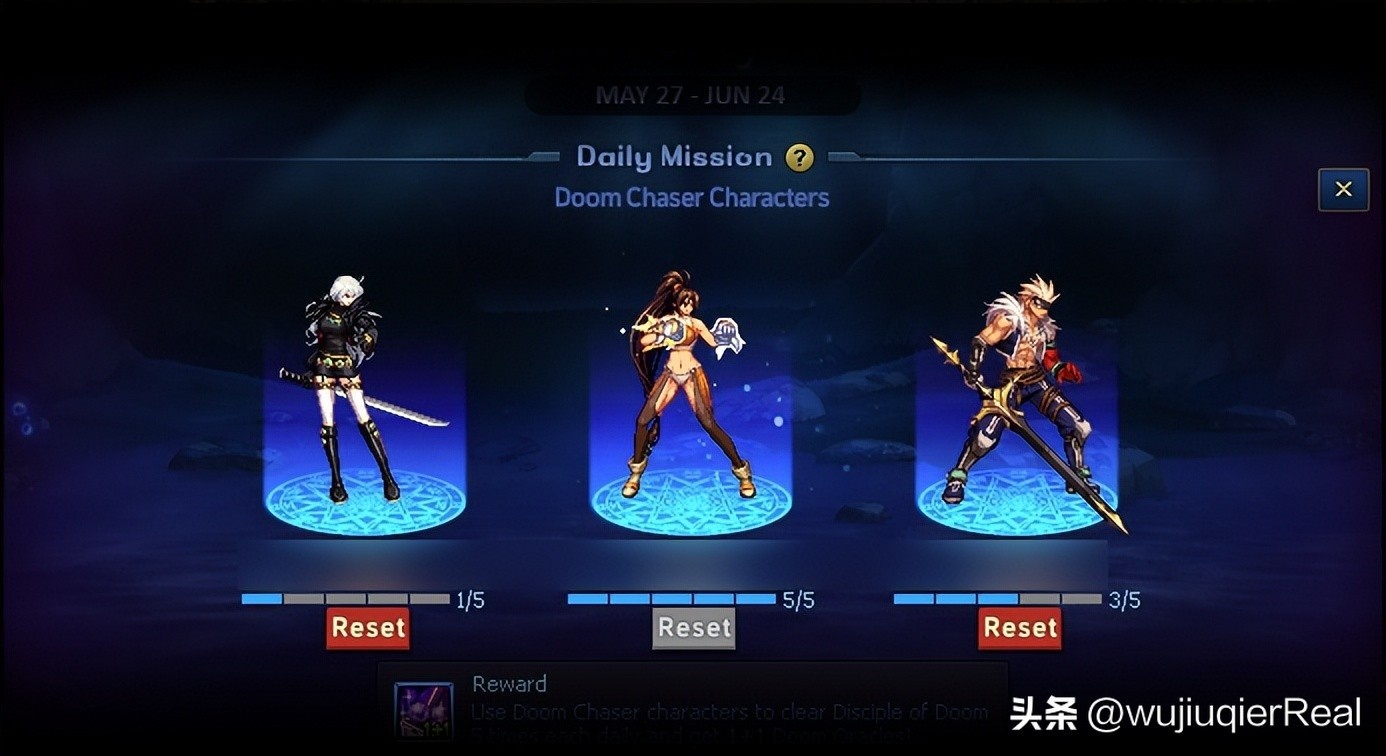
Task: Close the Daily Mission window
Action: (1343, 189)
